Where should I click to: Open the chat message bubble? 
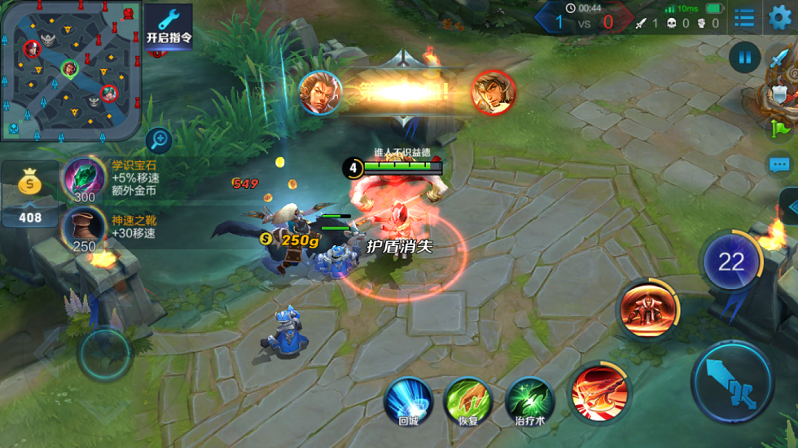[780, 165]
